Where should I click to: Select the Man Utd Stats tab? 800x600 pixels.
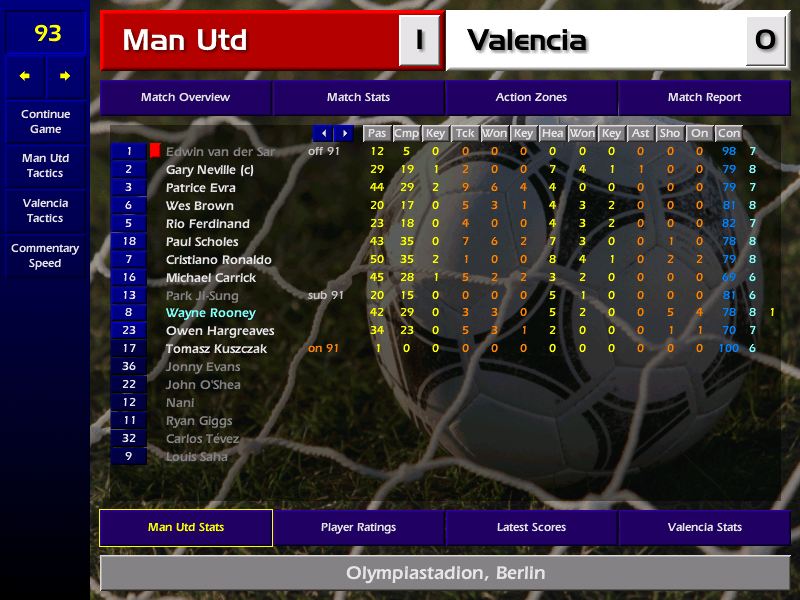pos(185,527)
